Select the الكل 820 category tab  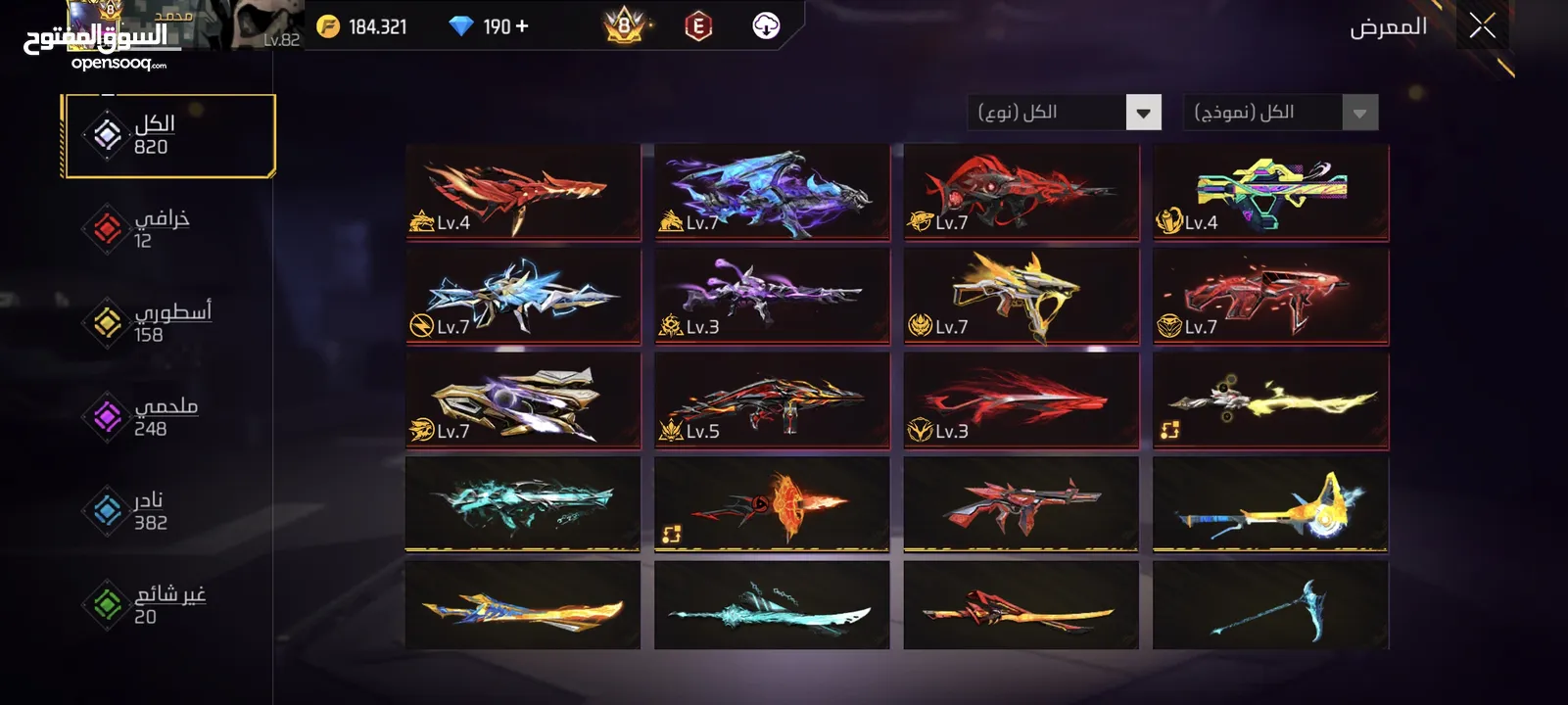point(168,135)
